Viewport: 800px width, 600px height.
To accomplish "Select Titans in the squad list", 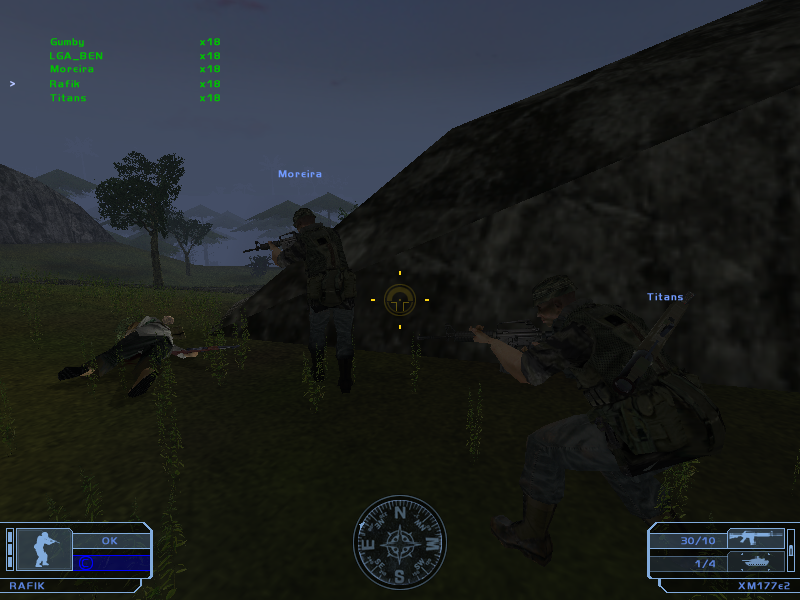I will click(68, 98).
